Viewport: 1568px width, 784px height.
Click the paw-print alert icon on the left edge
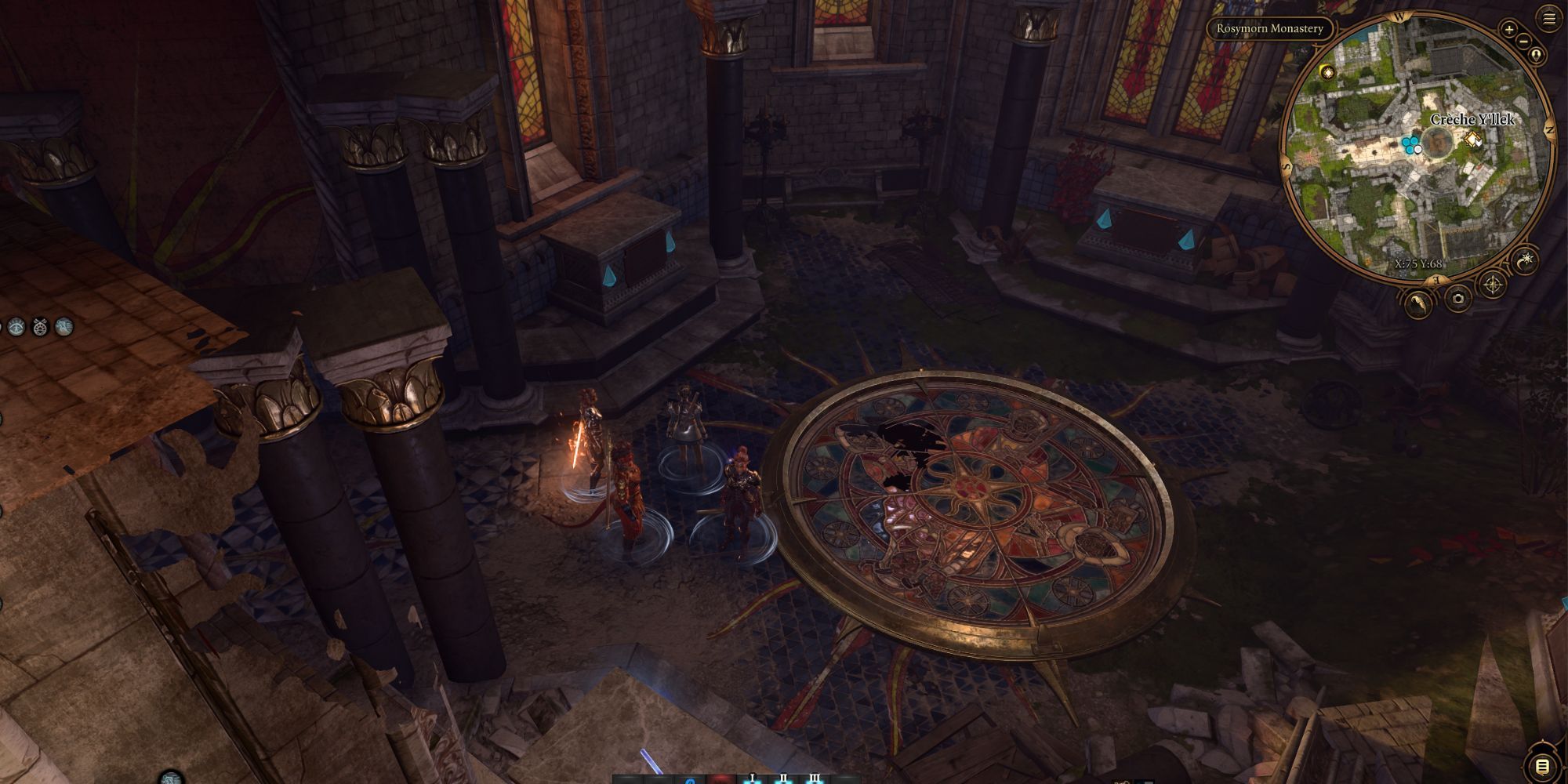click(x=40, y=326)
